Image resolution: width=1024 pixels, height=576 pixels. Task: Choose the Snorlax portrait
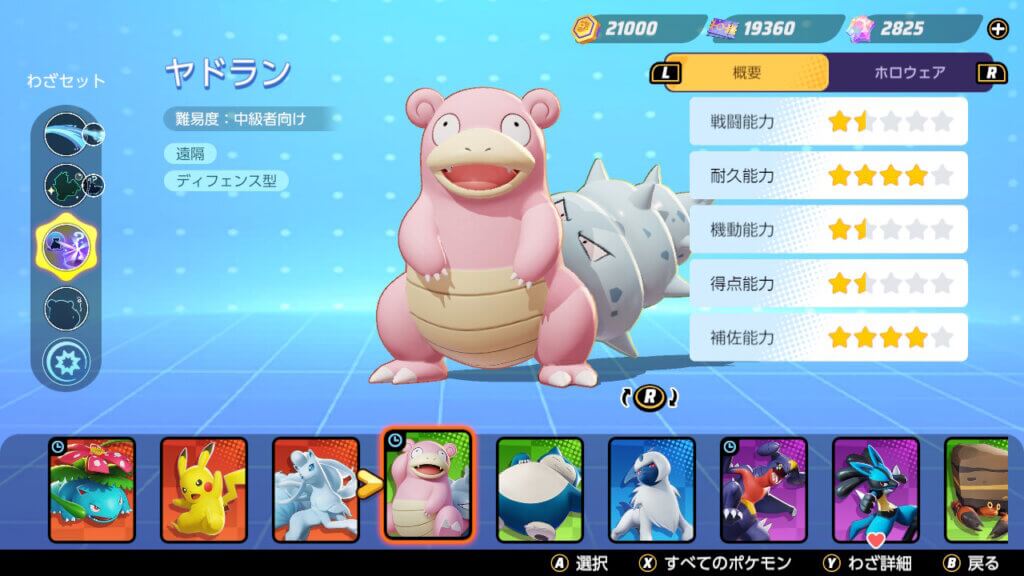coord(540,489)
